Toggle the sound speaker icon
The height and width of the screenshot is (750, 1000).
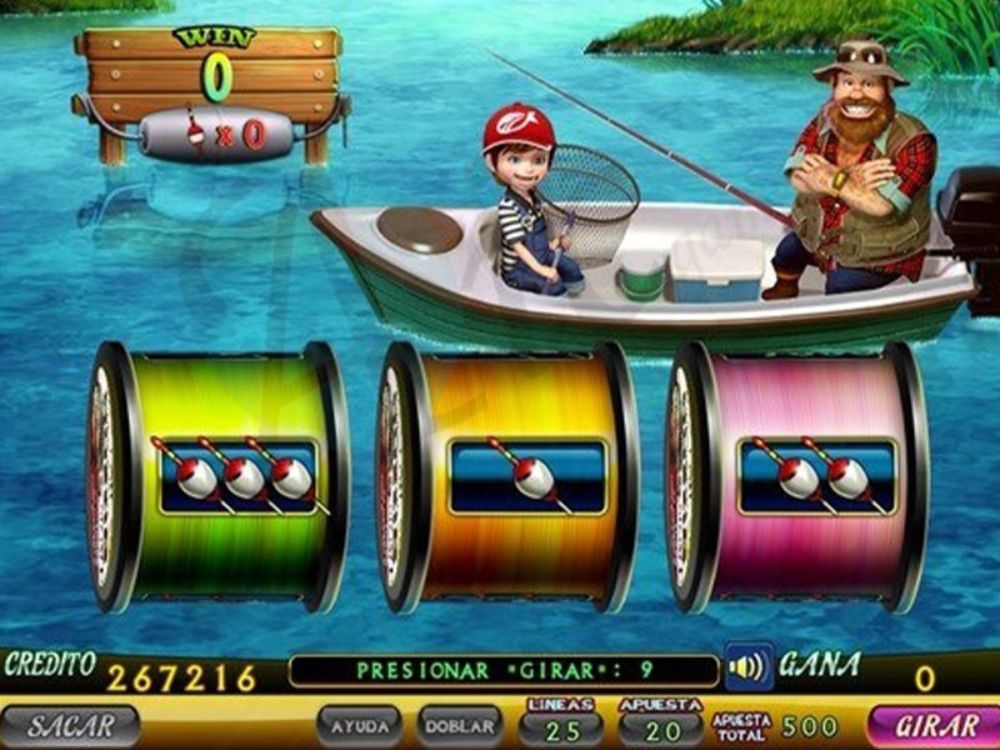point(748,667)
